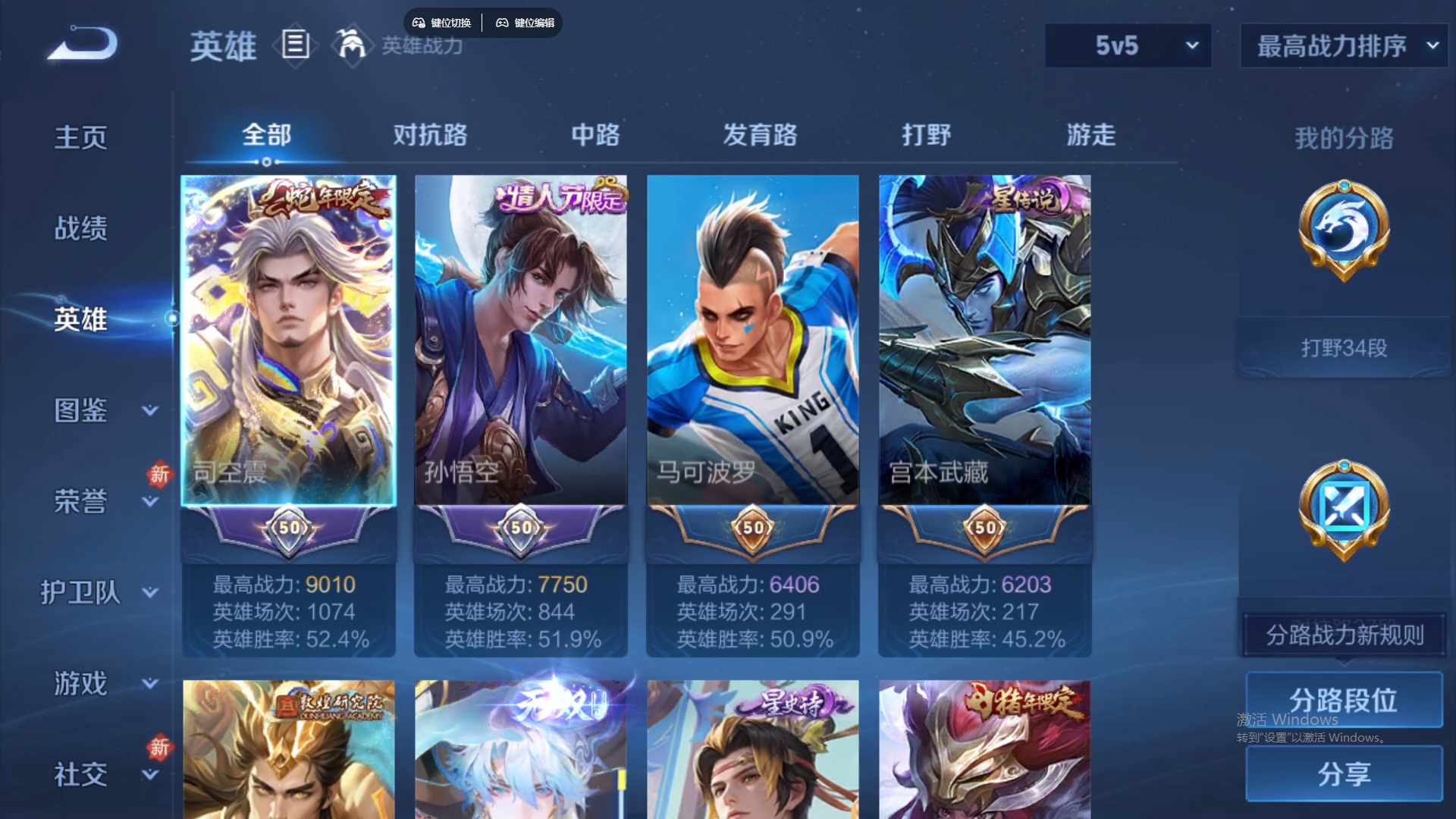Open the 英雄战力 power icon

[353, 46]
